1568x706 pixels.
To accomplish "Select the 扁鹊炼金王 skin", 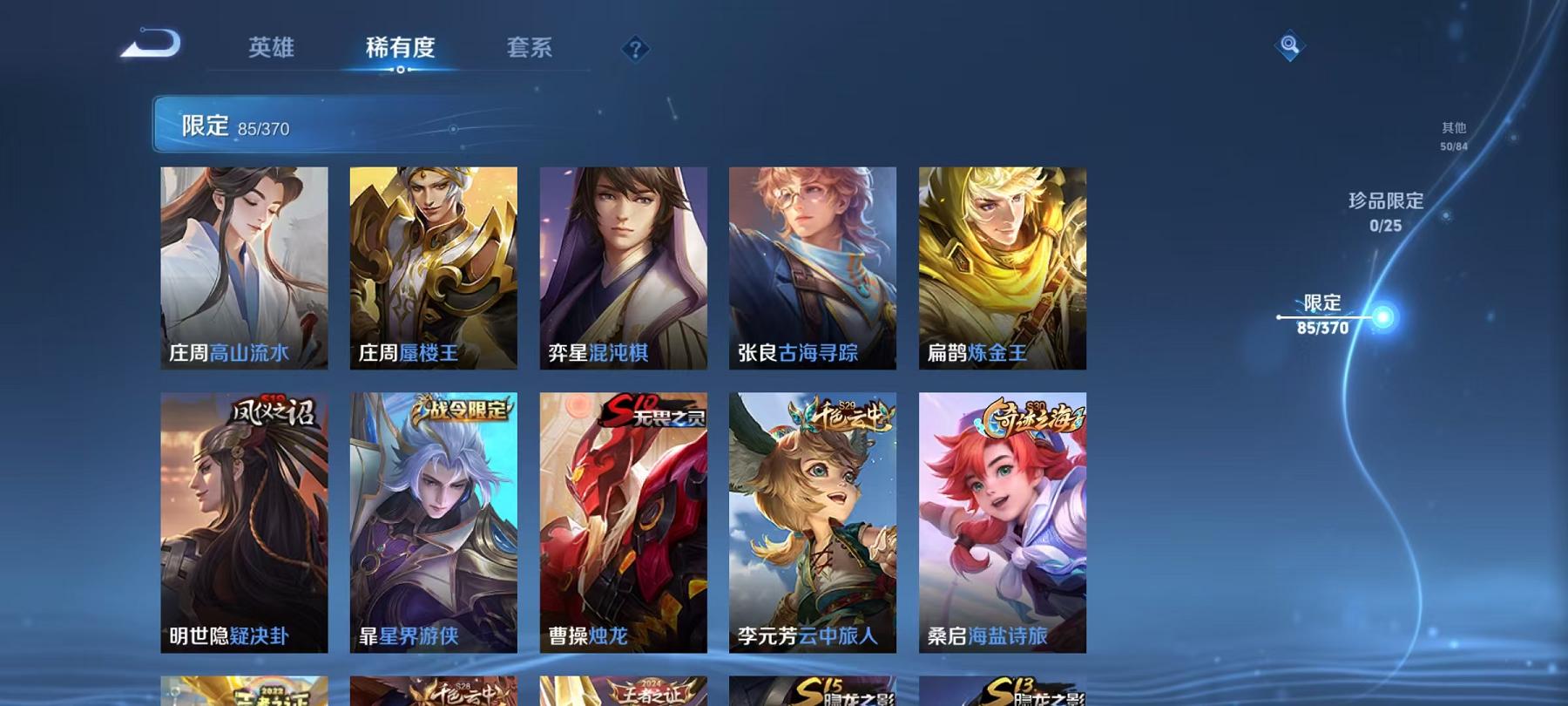I will tap(1004, 266).
